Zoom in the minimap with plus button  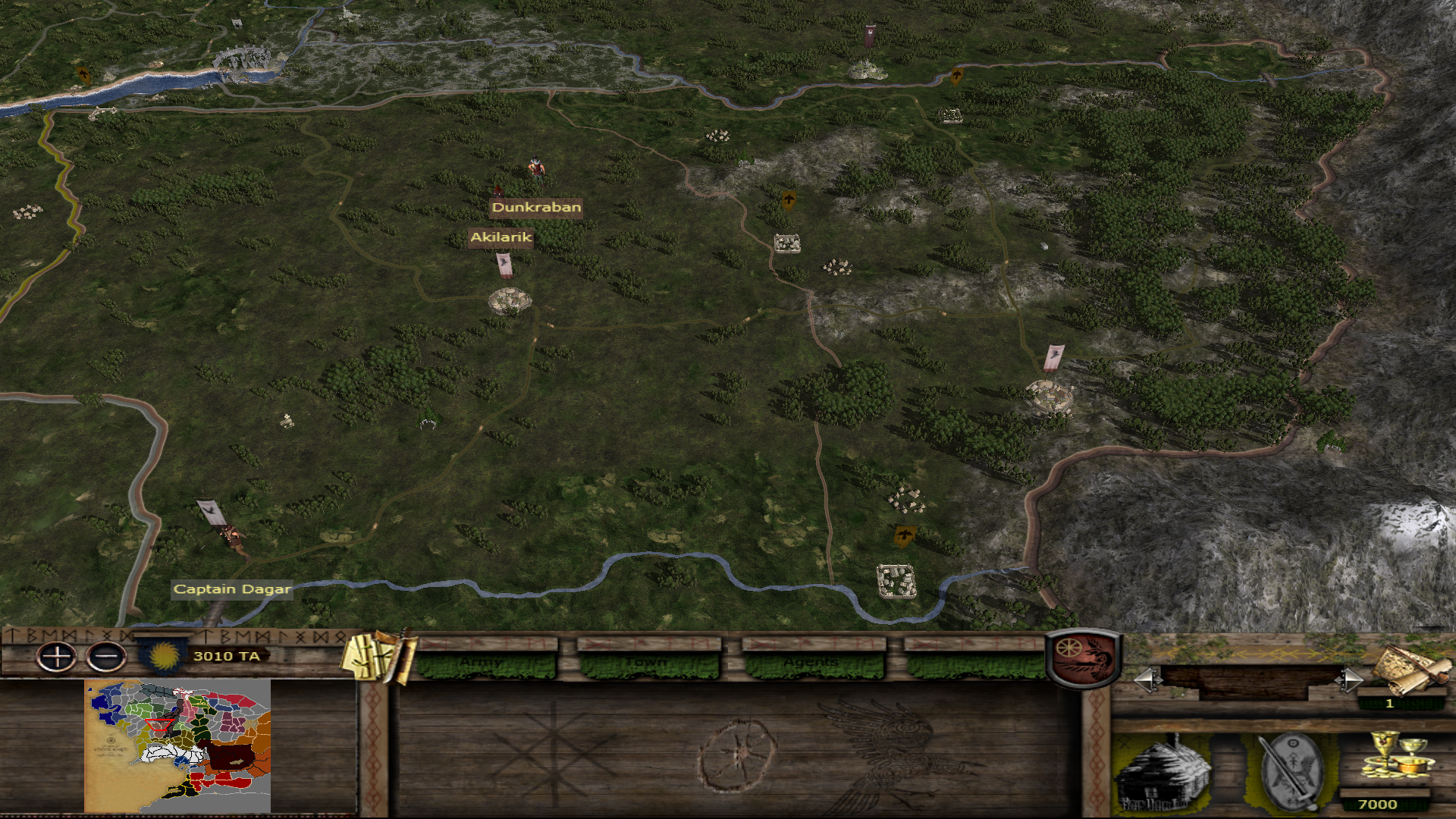[x=57, y=657]
